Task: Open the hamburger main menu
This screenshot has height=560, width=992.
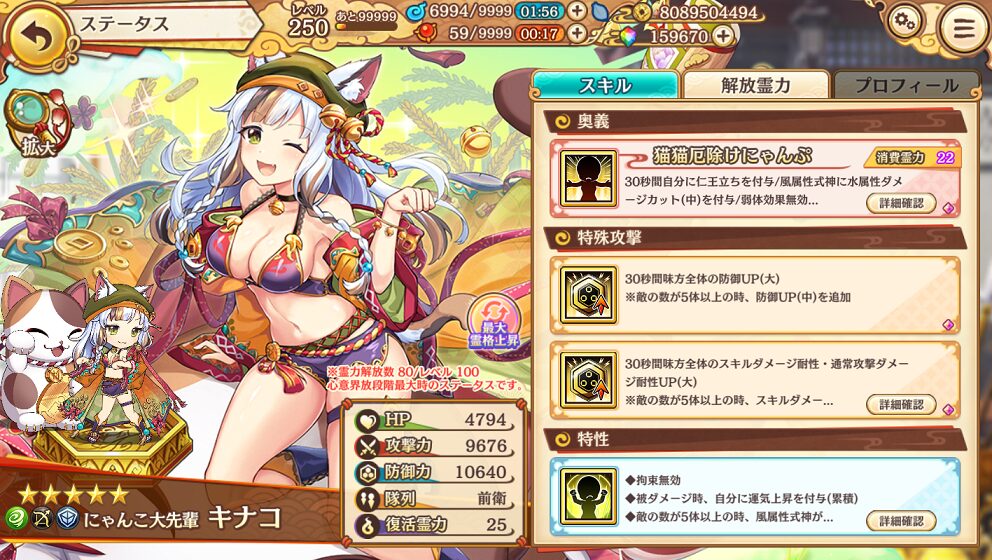Action: pyautogui.click(x=963, y=29)
